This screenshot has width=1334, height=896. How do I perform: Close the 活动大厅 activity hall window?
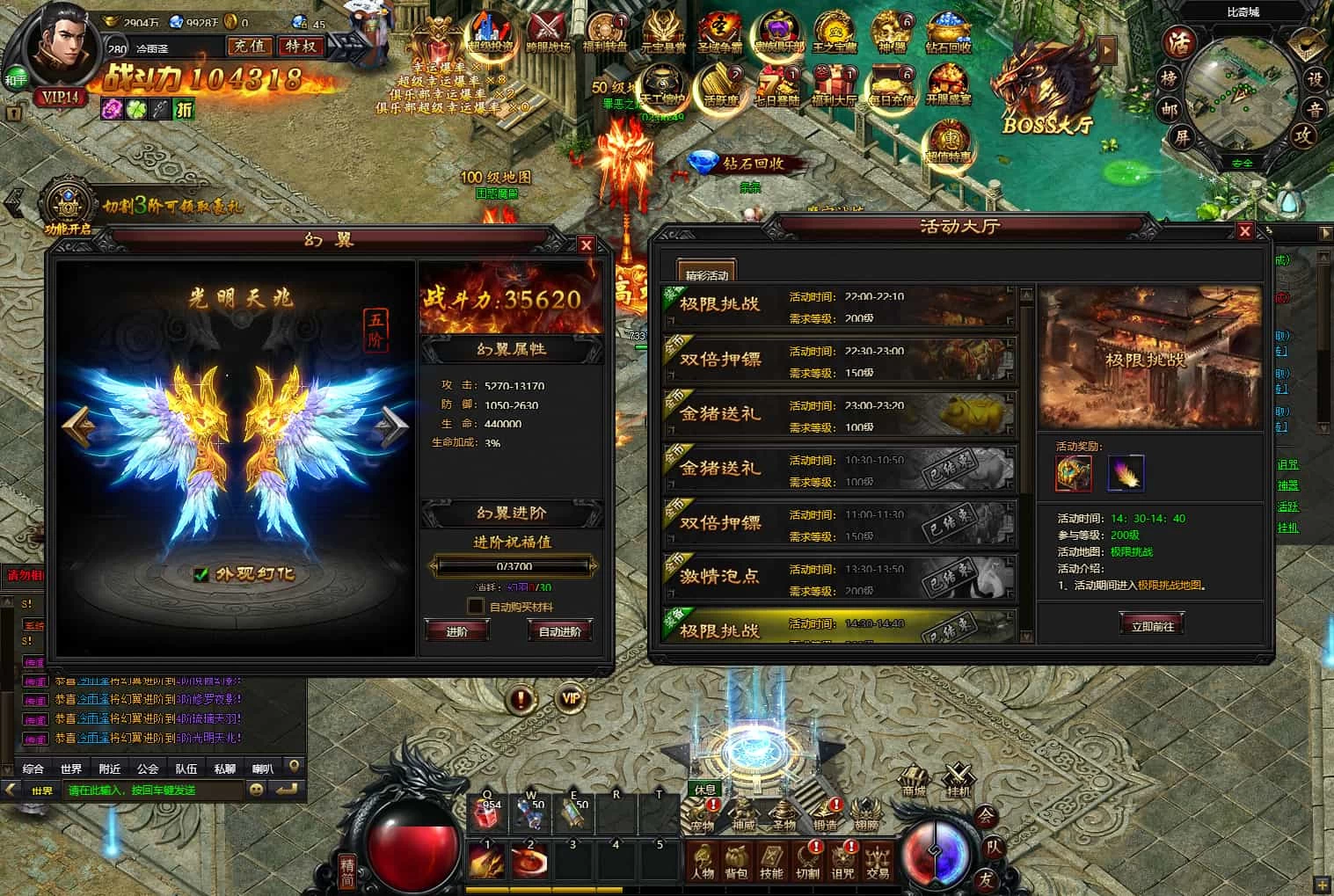tap(1244, 231)
